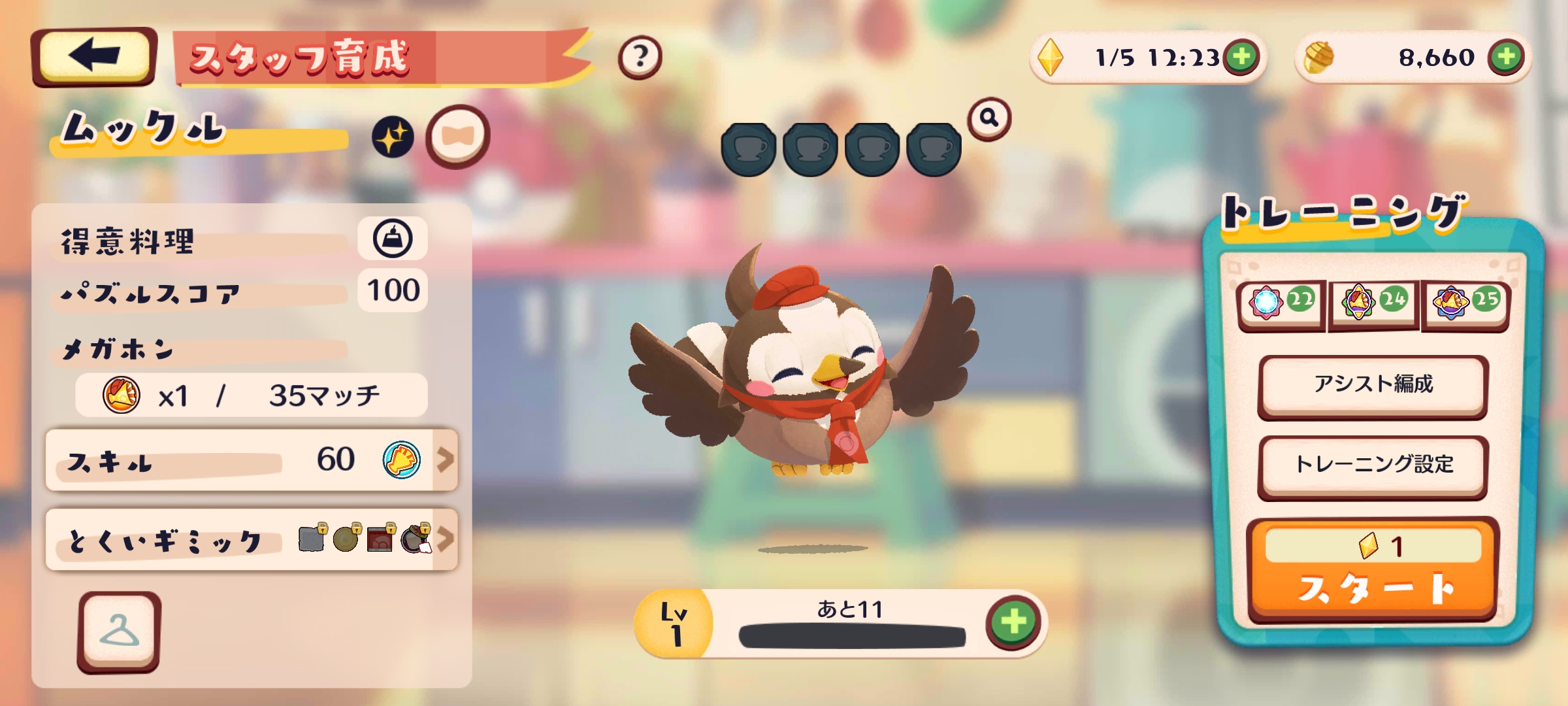The image size is (1568, 706).
Task: Add more golden diamond stamina
Action: [1241, 58]
